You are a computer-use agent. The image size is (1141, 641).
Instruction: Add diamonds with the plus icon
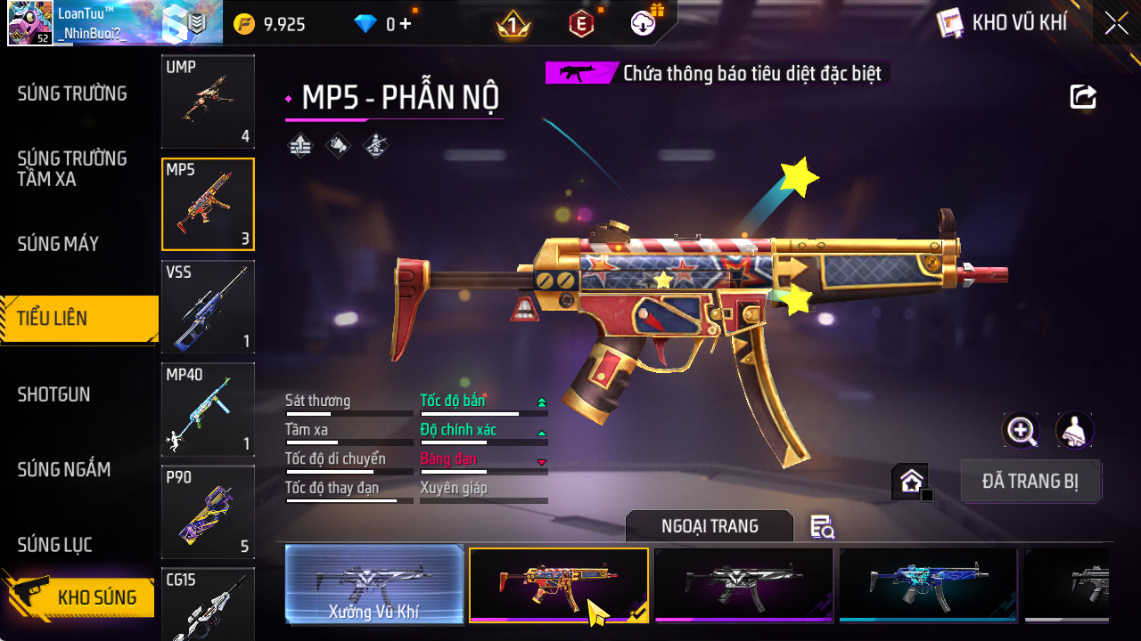pyautogui.click(x=405, y=24)
